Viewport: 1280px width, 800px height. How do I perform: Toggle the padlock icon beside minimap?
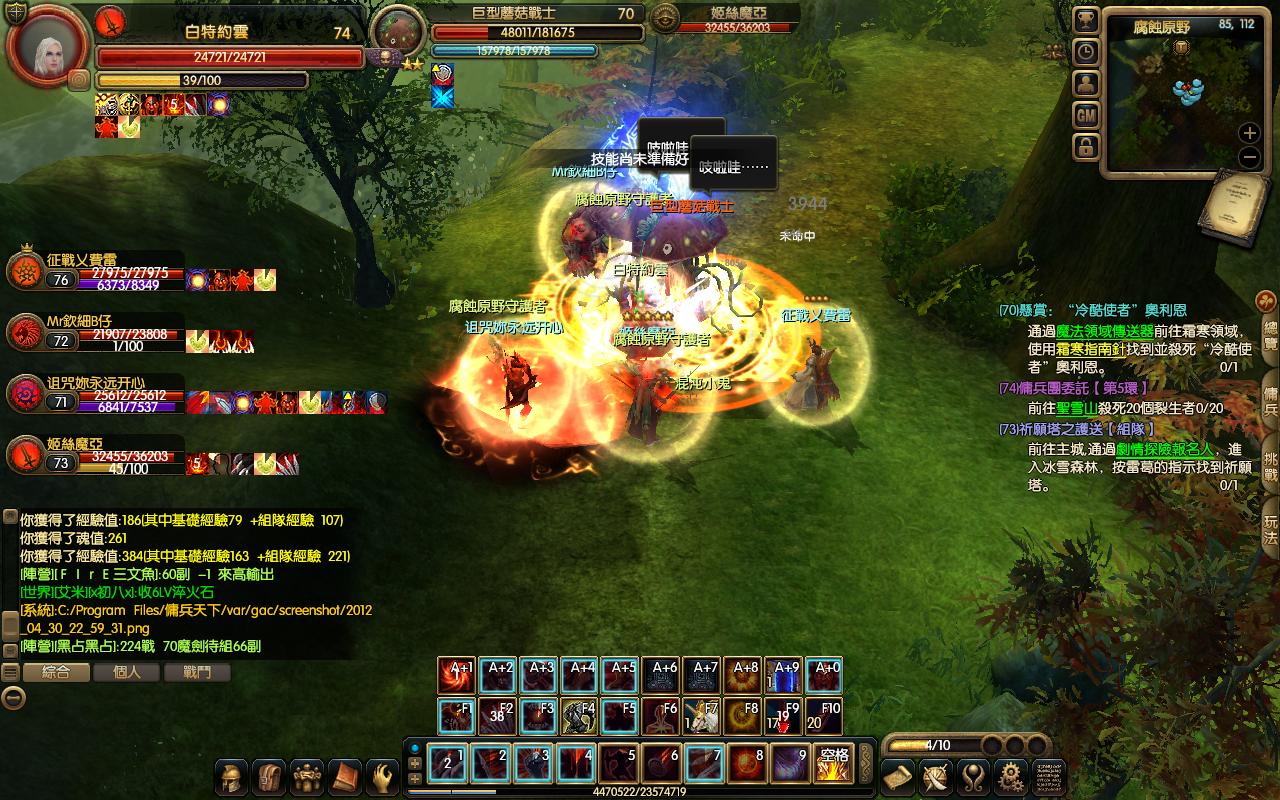point(1086,148)
